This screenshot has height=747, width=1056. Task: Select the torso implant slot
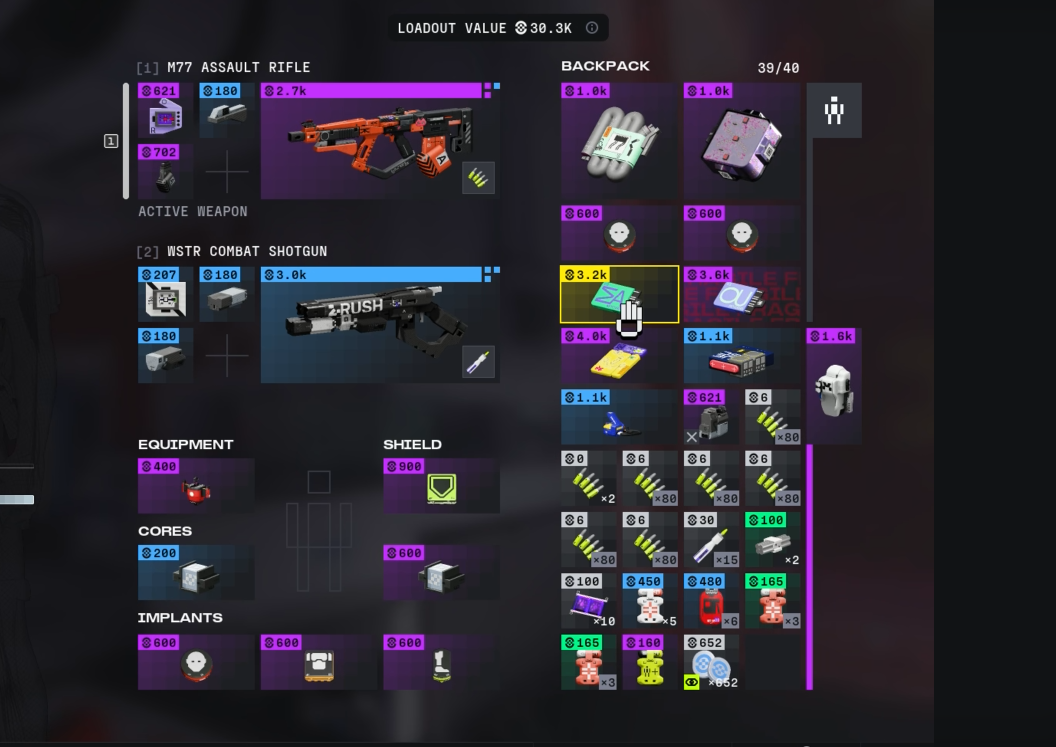pos(319,663)
